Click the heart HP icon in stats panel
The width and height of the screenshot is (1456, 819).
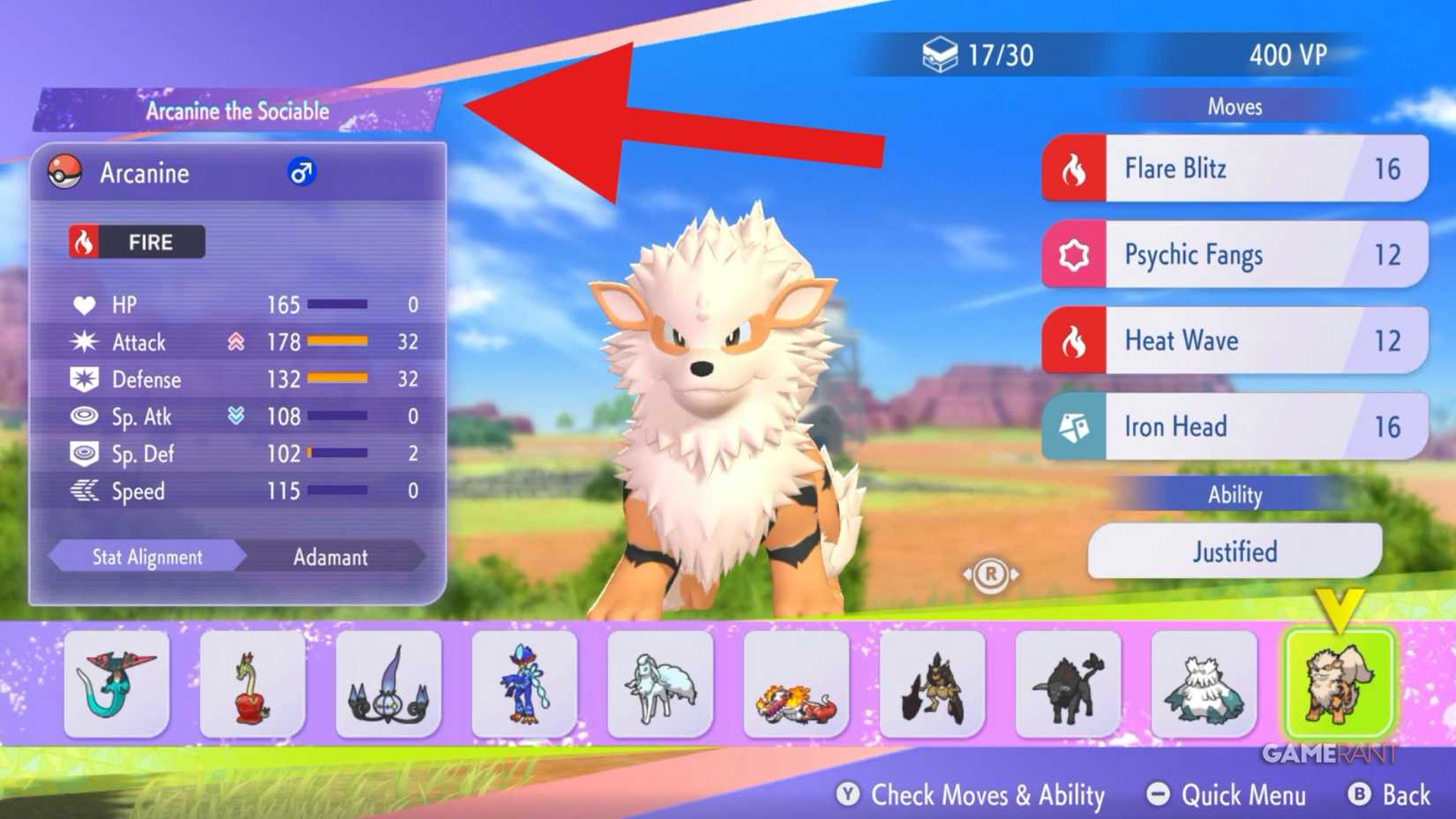point(84,304)
